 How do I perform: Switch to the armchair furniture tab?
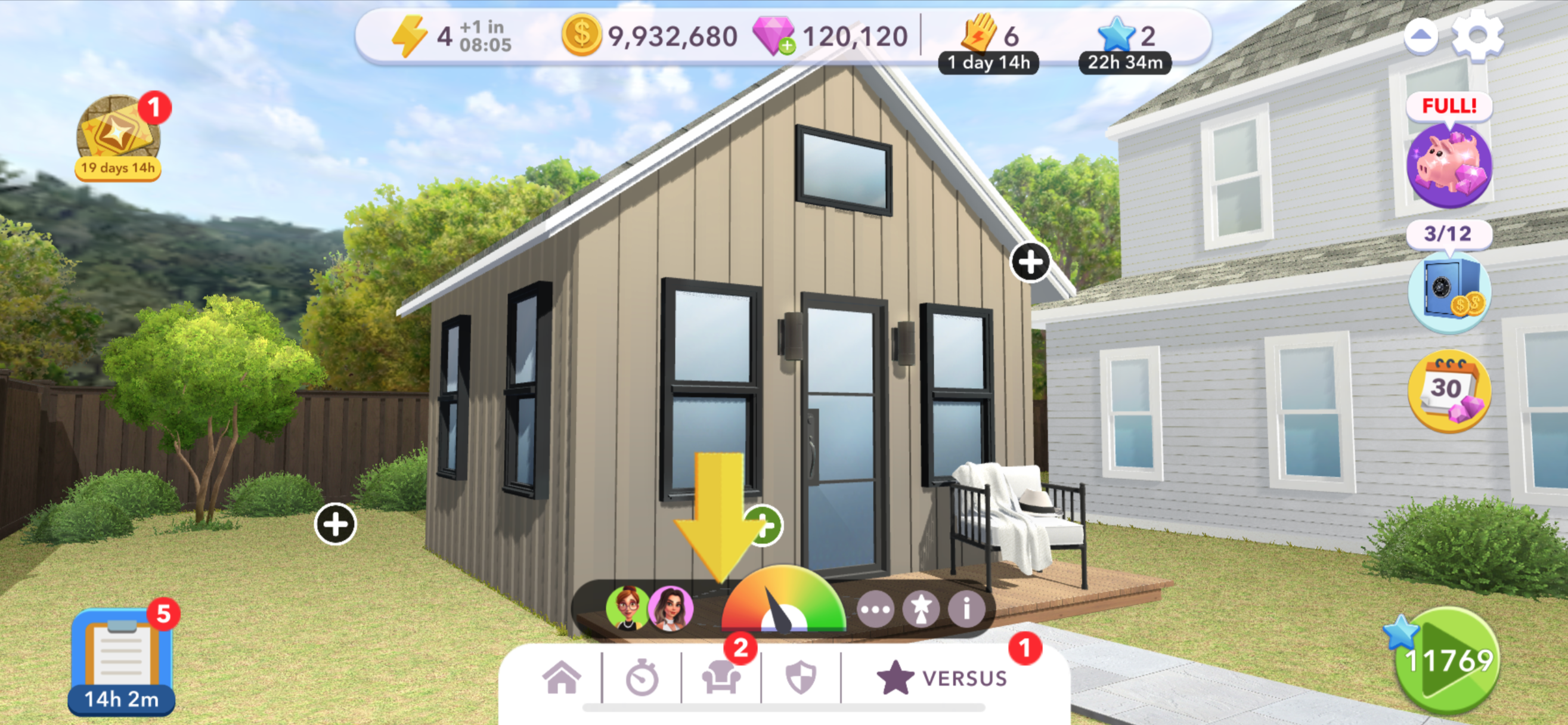(x=721, y=677)
